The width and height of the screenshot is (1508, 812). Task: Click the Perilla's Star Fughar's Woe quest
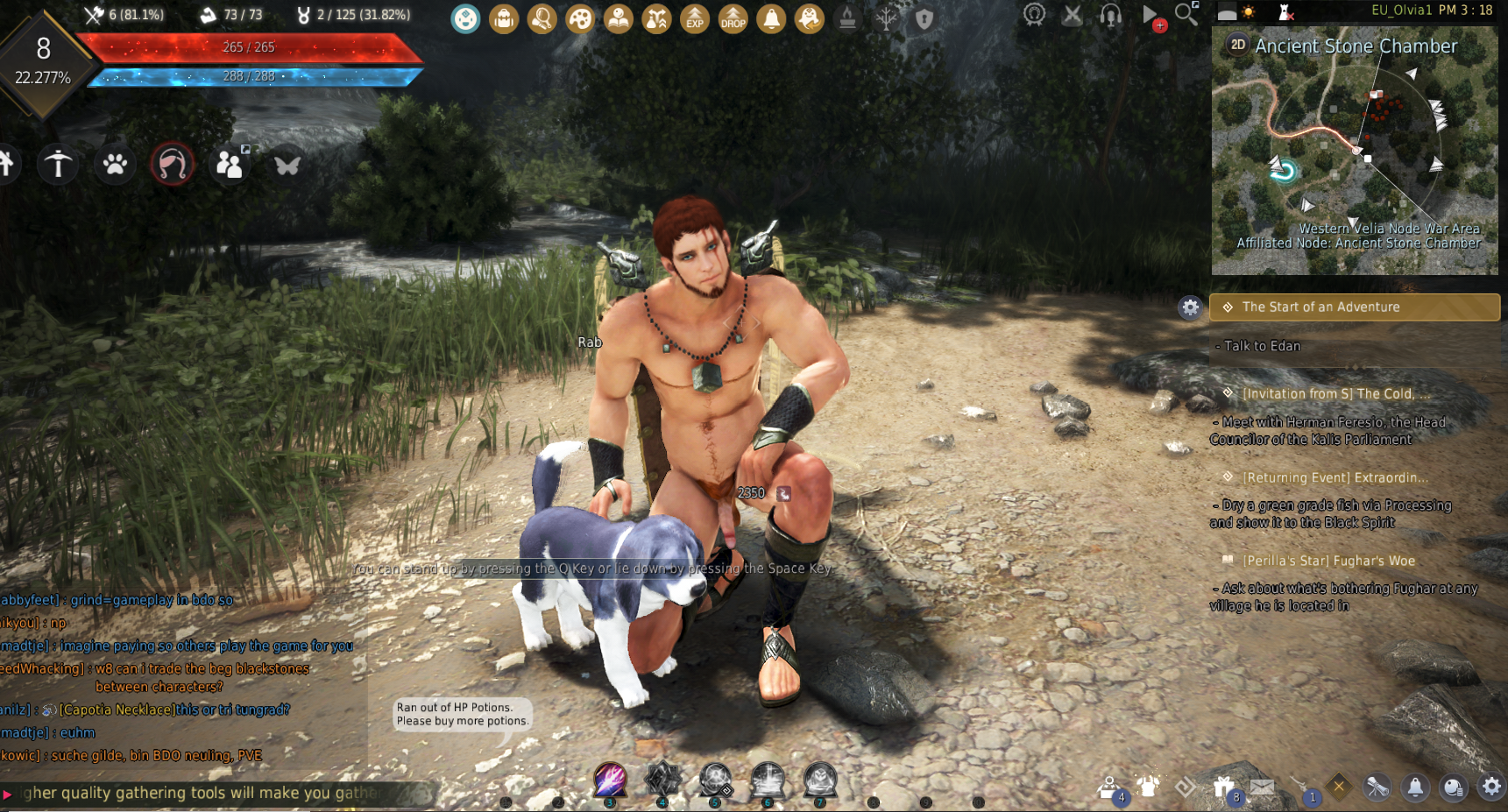click(1328, 561)
